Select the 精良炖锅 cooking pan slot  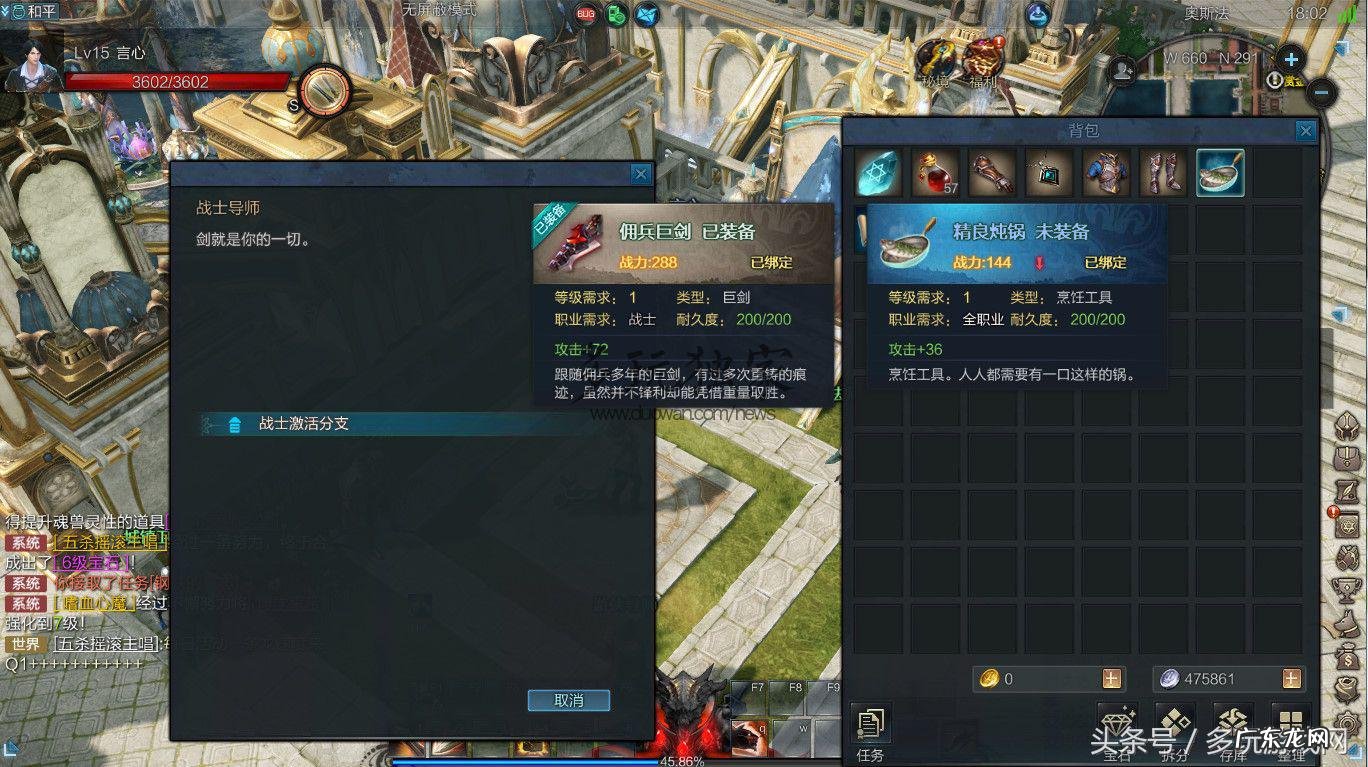[x=1220, y=173]
